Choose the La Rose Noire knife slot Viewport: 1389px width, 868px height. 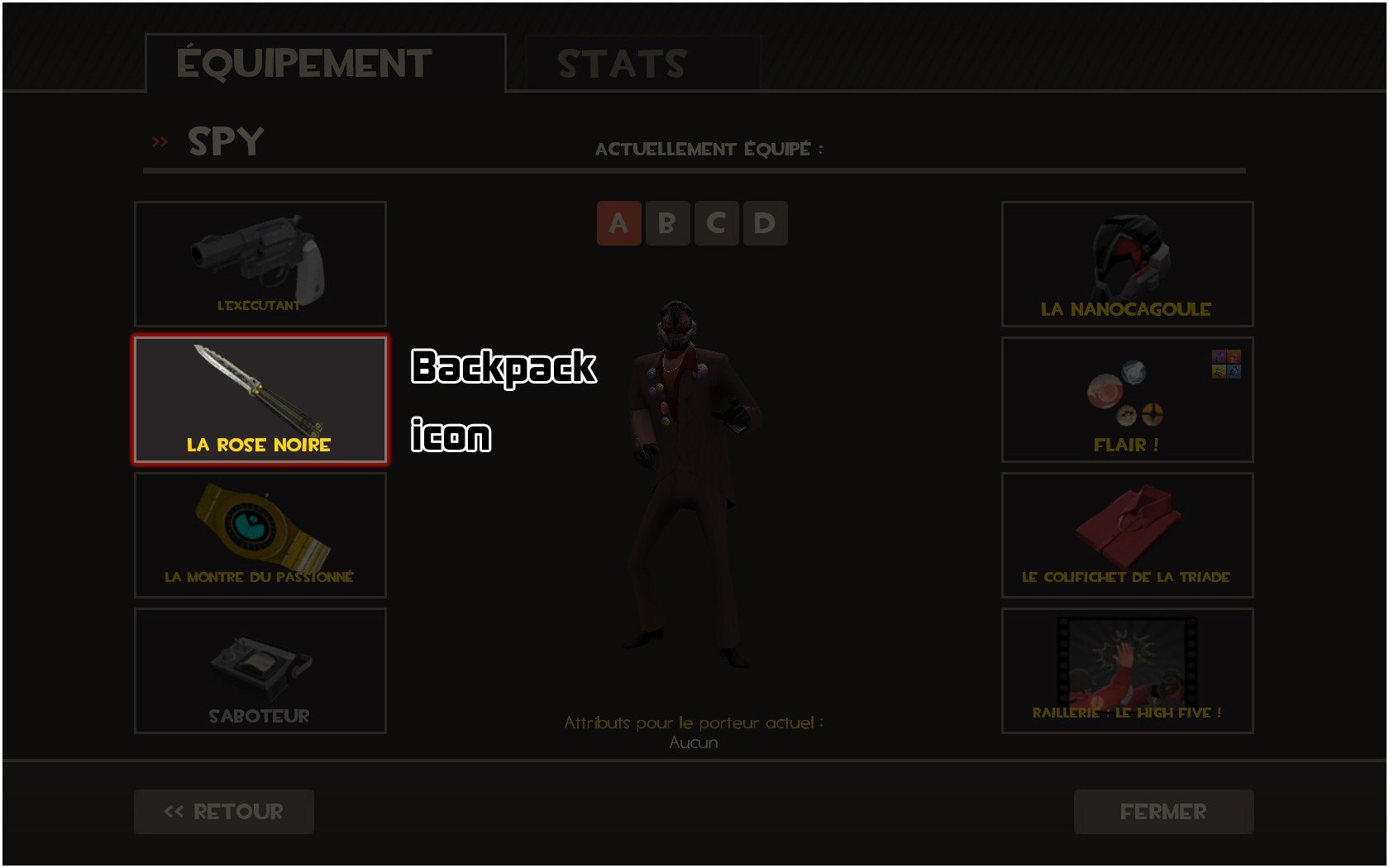click(260, 399)
